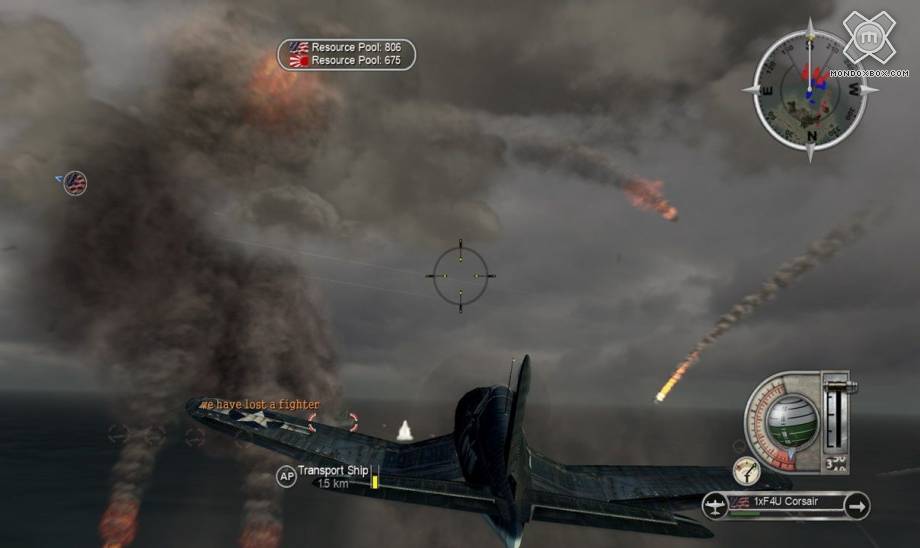Click the airplane icon on the unit selector

(x=715, y=506)
